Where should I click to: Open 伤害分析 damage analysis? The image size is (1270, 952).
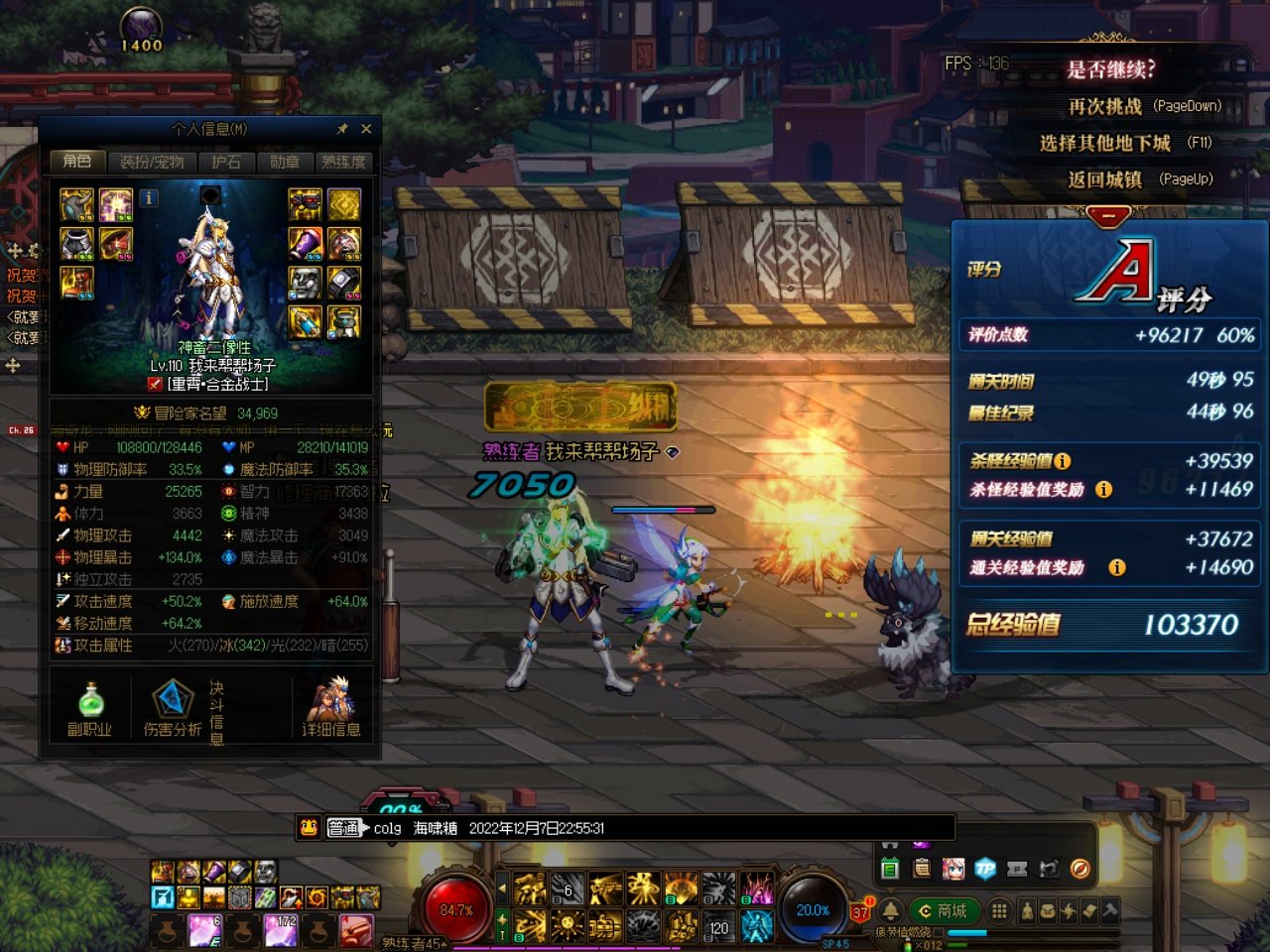(172, 709)
